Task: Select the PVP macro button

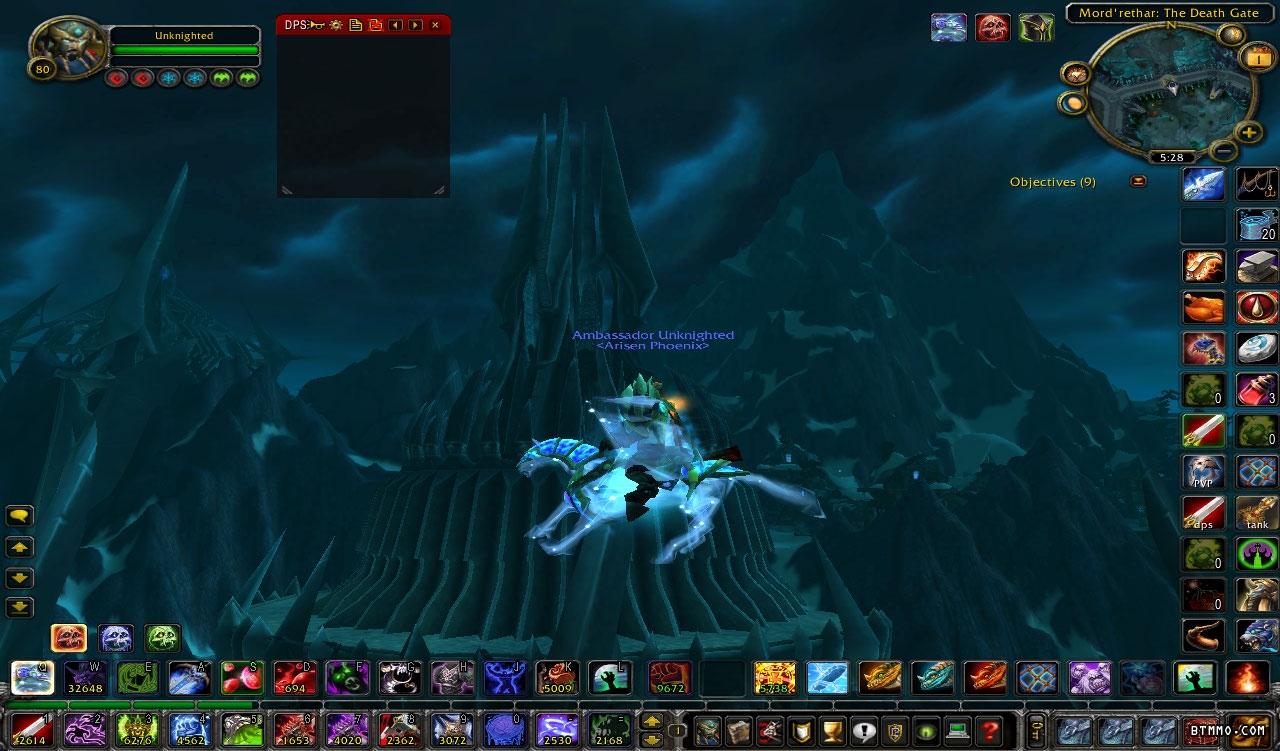Action: tap(1203, 471)
